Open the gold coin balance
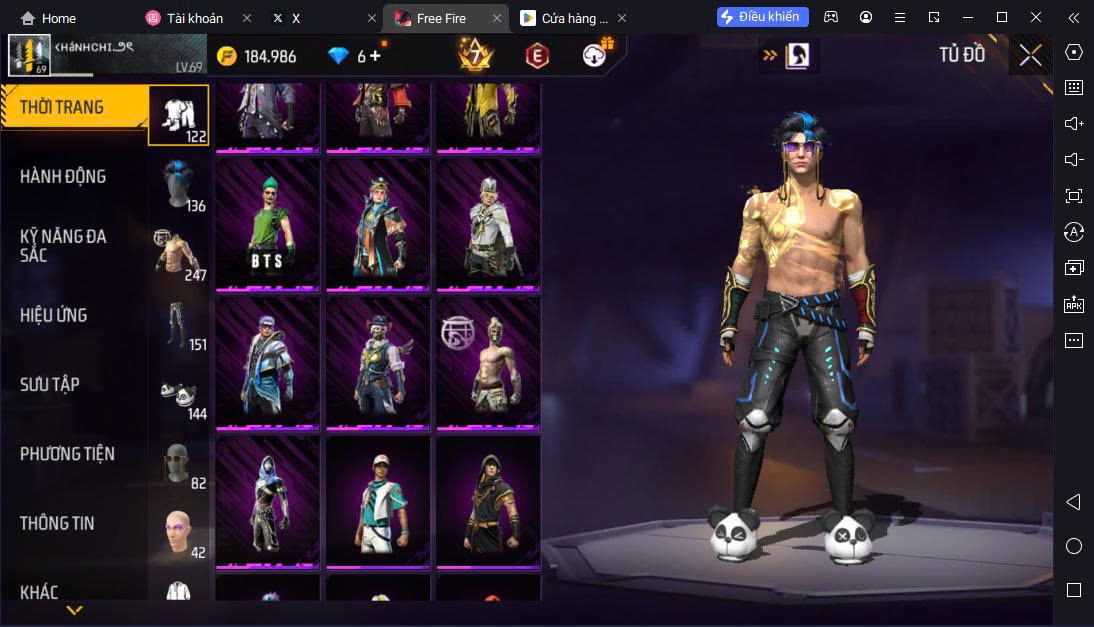The width and height of the screenshot is (1094, 627). (x=257, y=56)
